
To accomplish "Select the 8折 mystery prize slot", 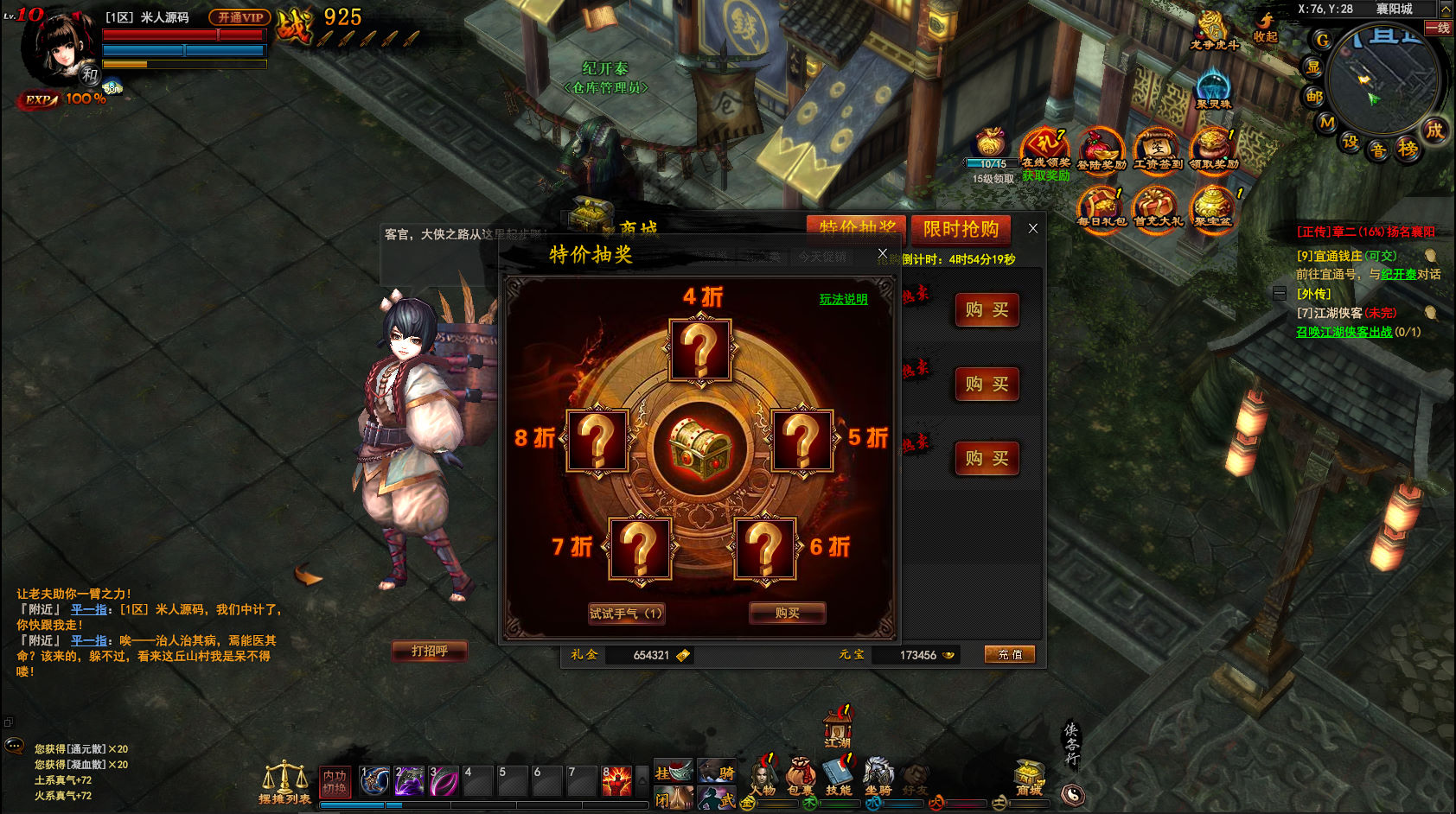I will pyautogui.click(x=597, y=441).
